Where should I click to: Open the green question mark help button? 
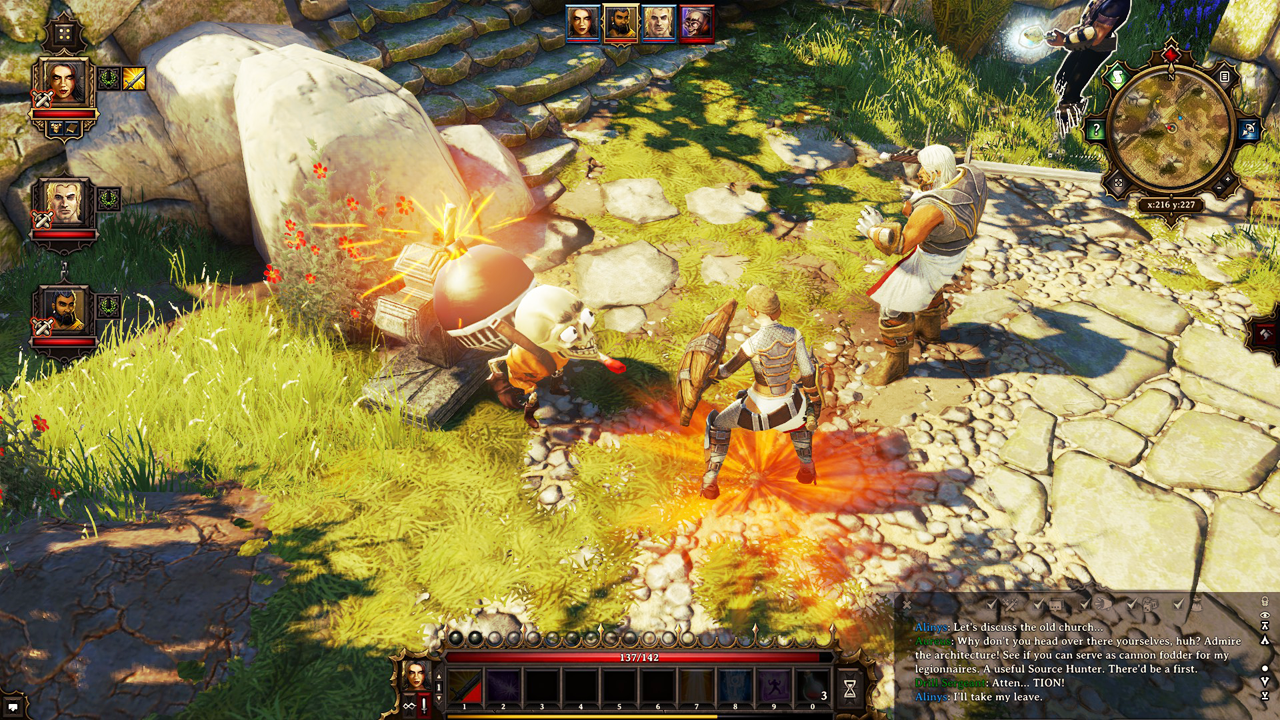1096,130
